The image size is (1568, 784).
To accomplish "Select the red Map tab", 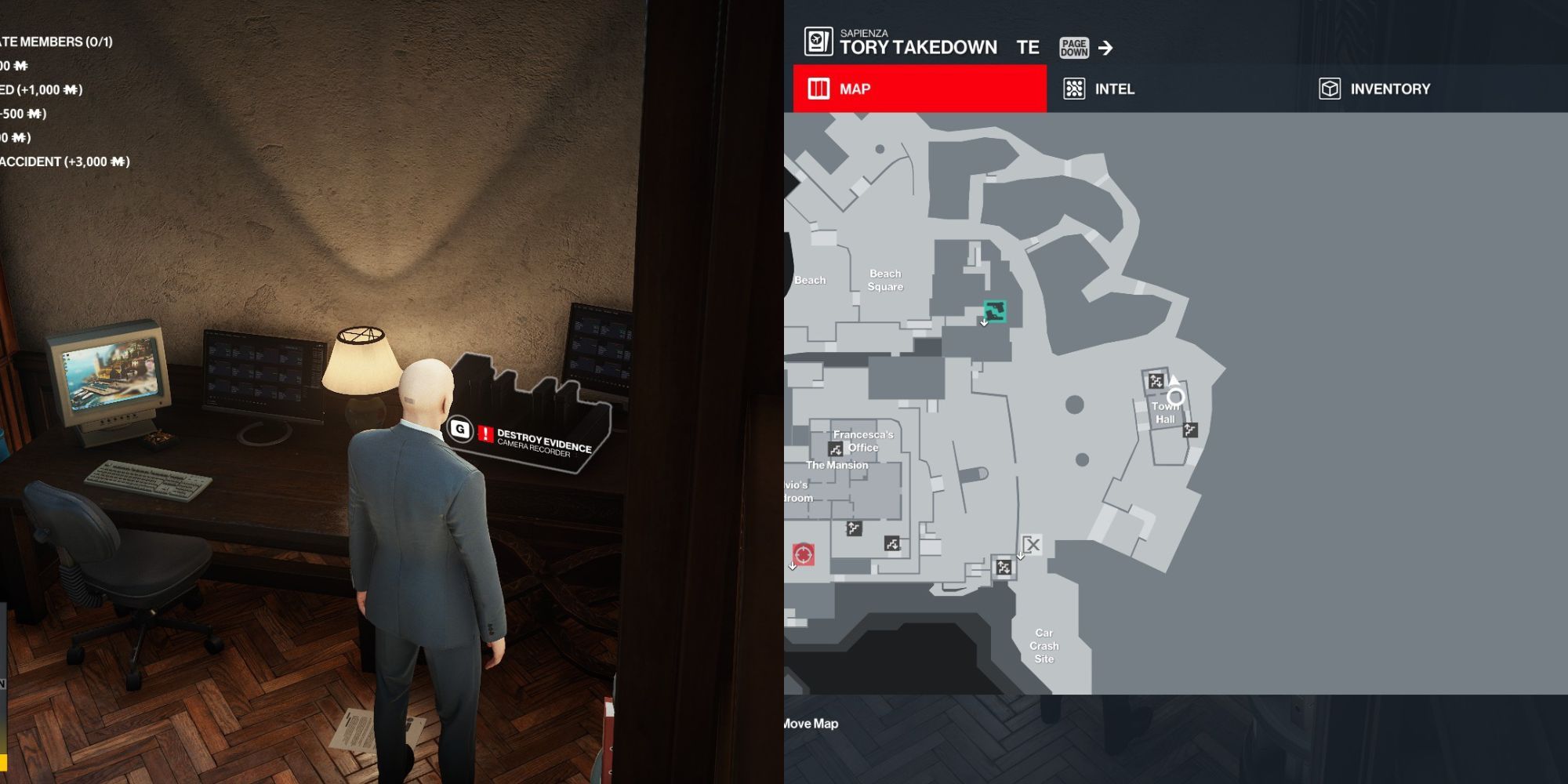I will [920, 89].
